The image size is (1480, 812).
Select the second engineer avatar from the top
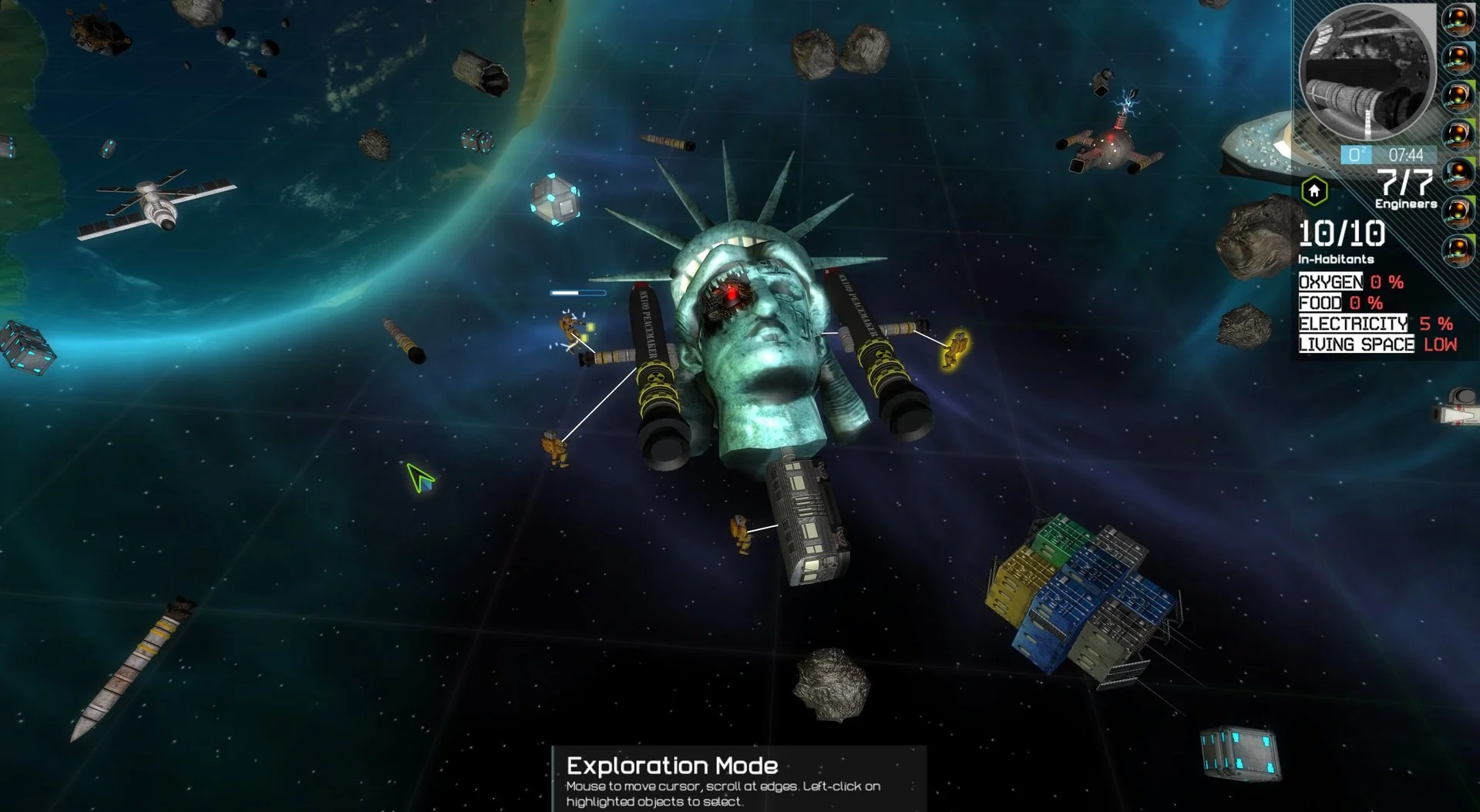[1458, 57]
